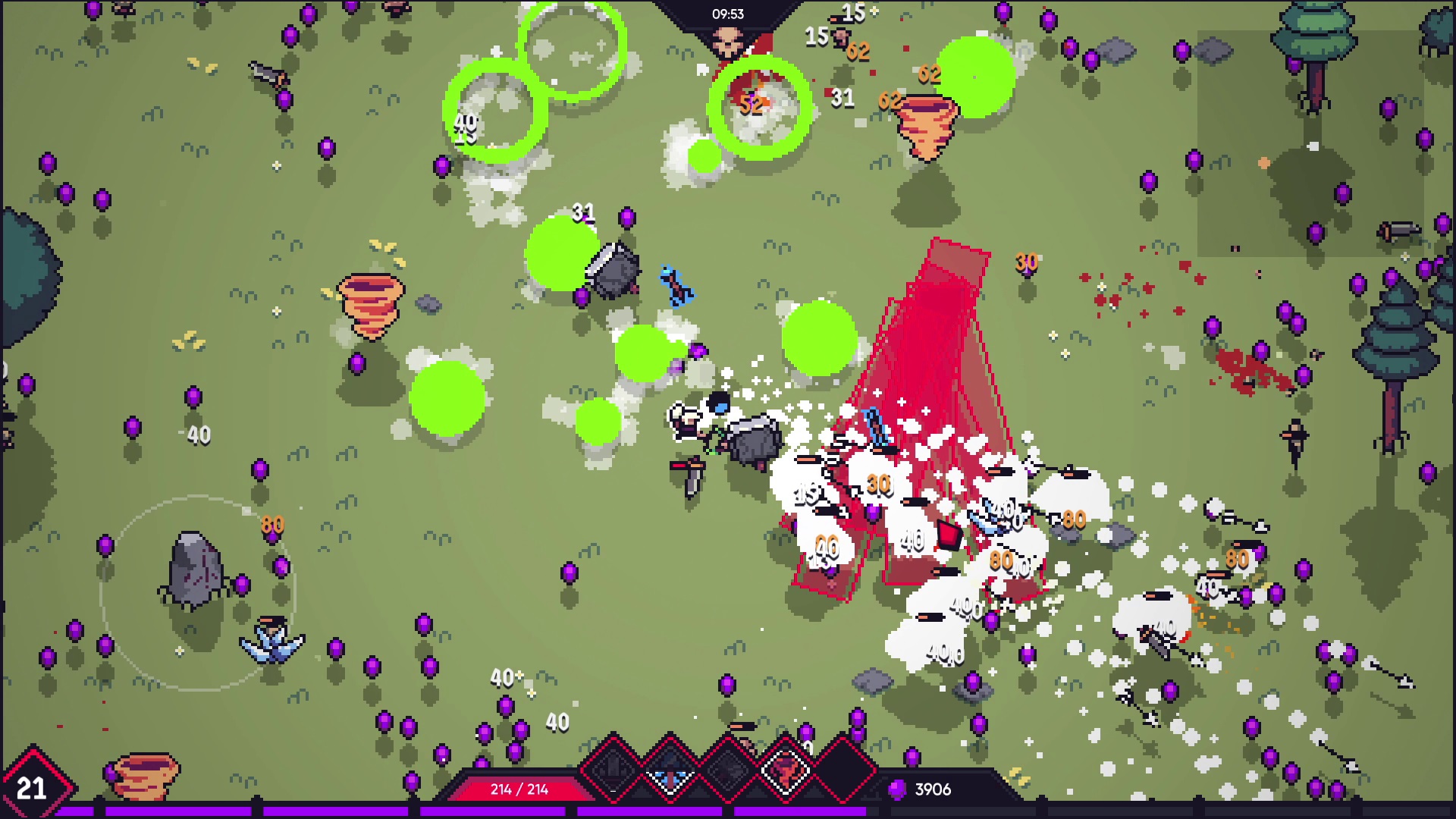Screen dimensions: 1456x819
Task: Click the purple gem icon beside the currency counter
Action: point(899,790)
